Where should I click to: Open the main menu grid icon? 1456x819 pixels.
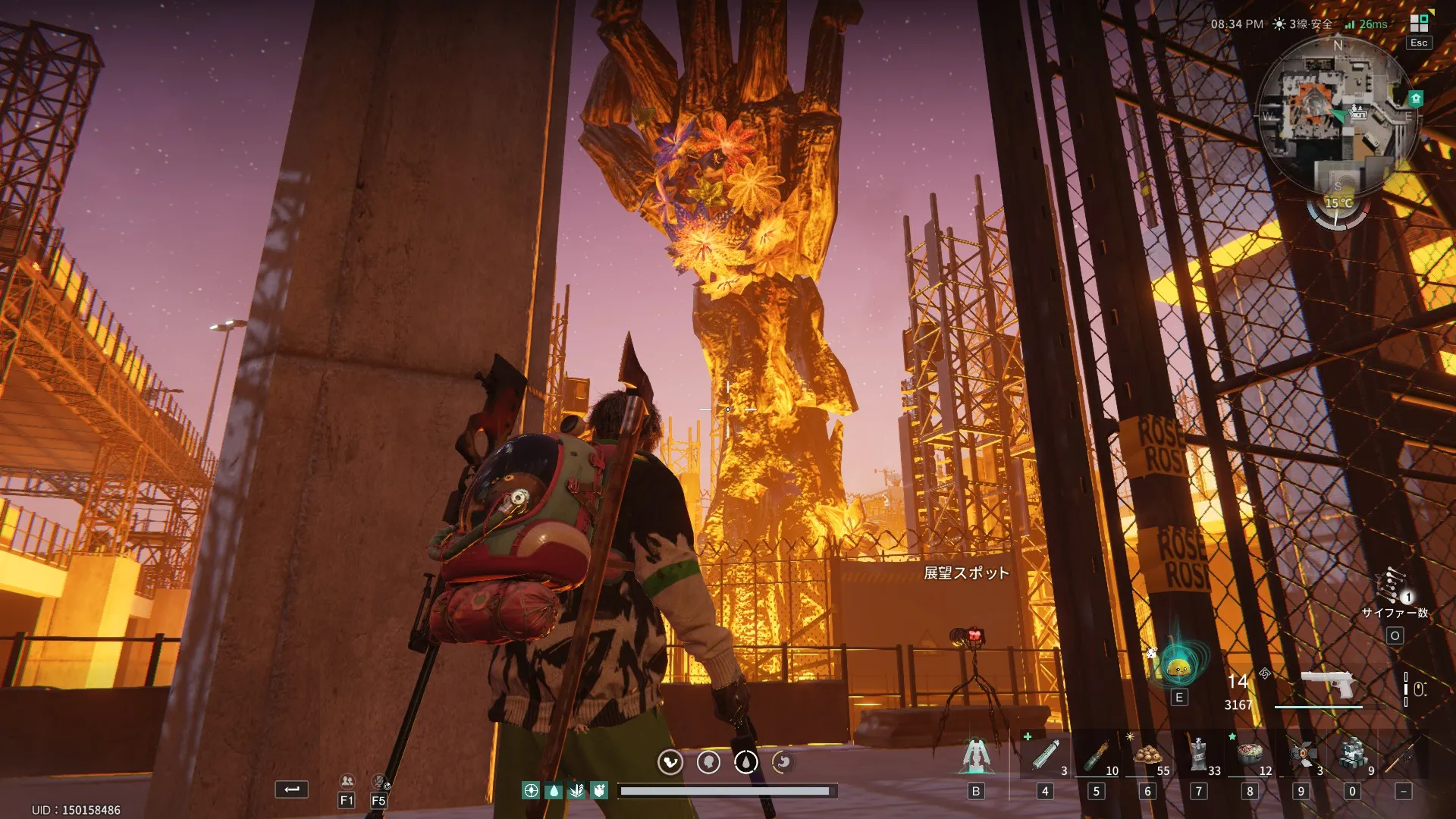(1419, 22)
